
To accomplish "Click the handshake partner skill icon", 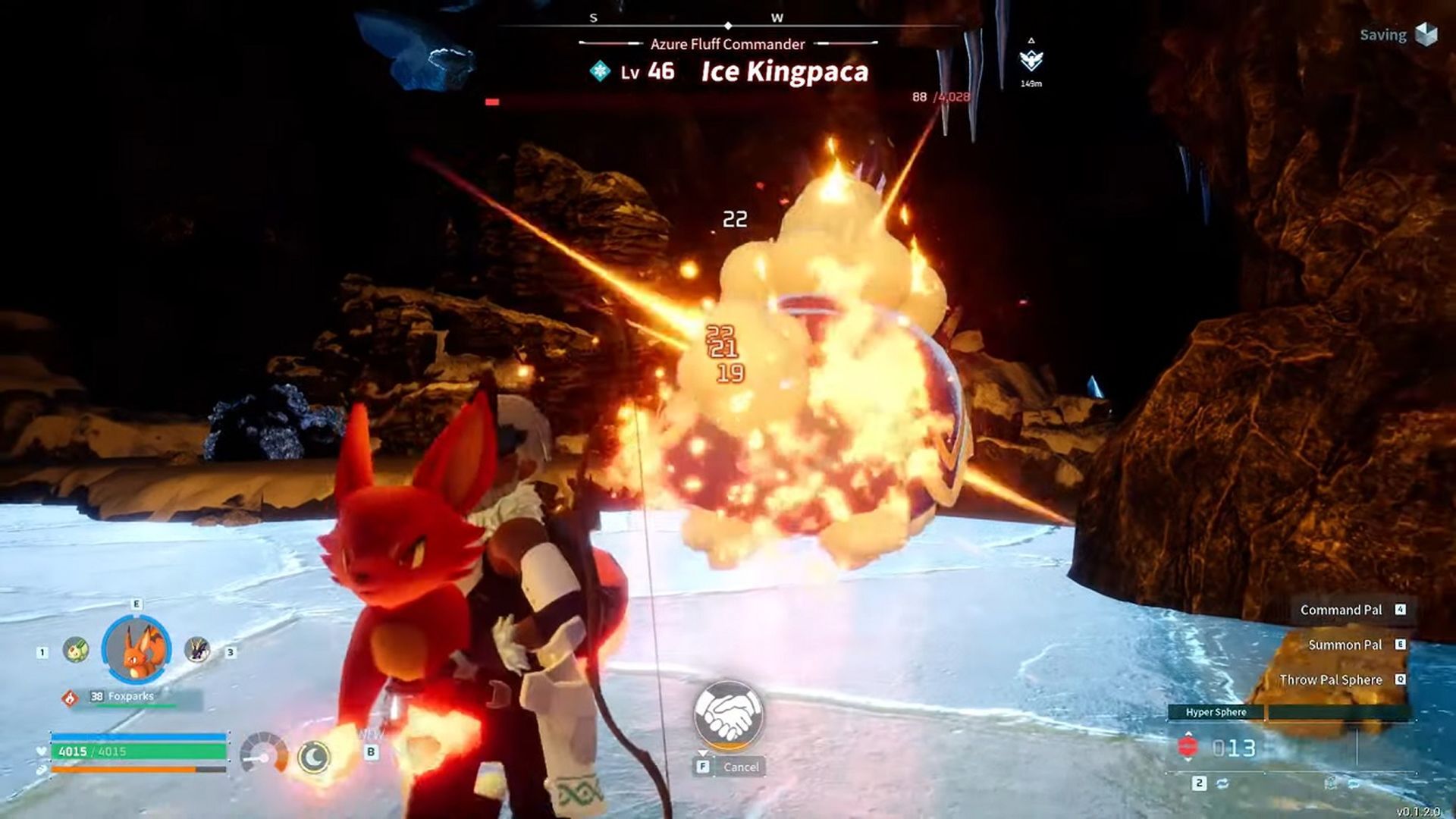I will (728, 714).
